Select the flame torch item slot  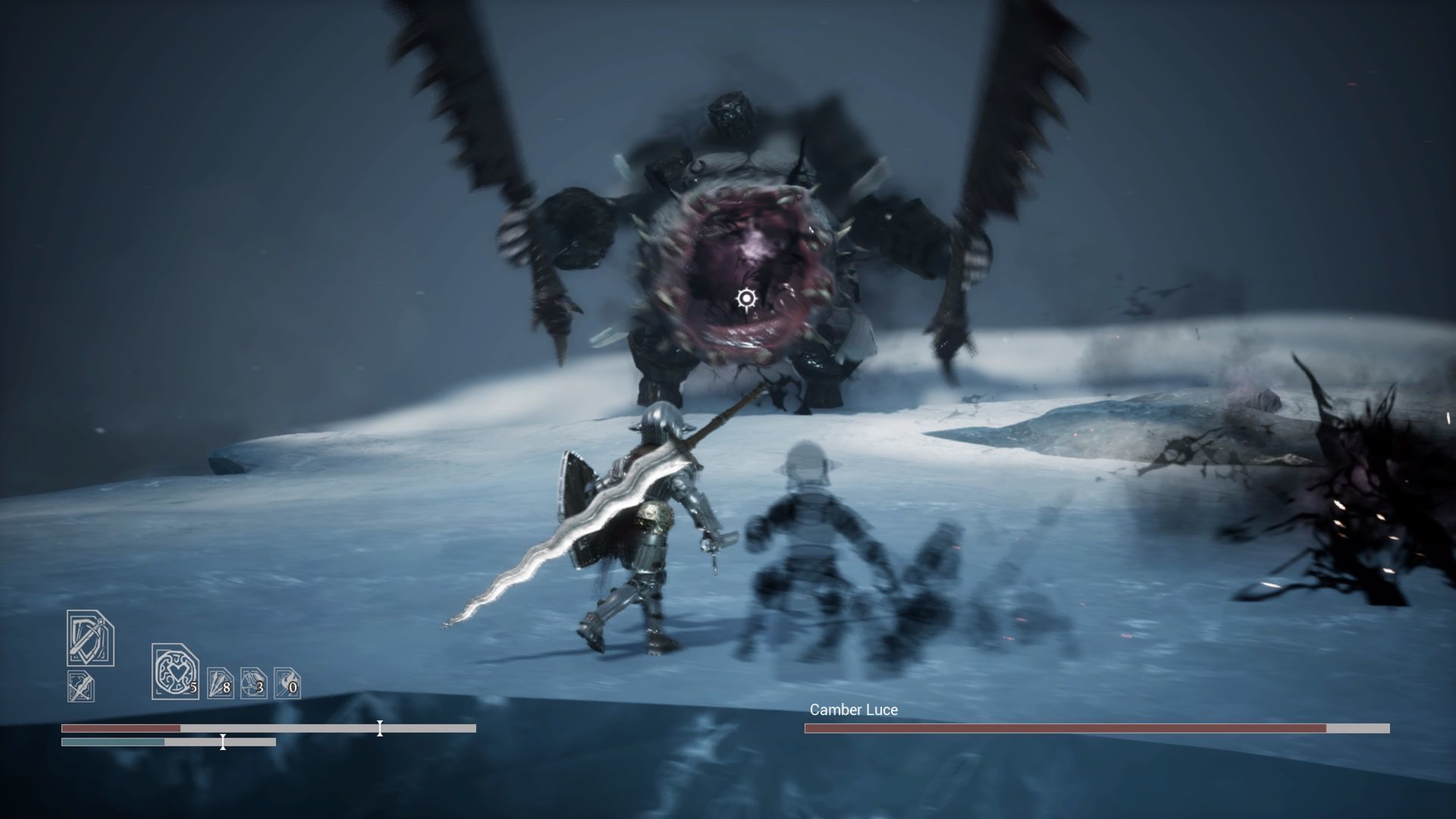pyautogui.click(x=287, y=683)
